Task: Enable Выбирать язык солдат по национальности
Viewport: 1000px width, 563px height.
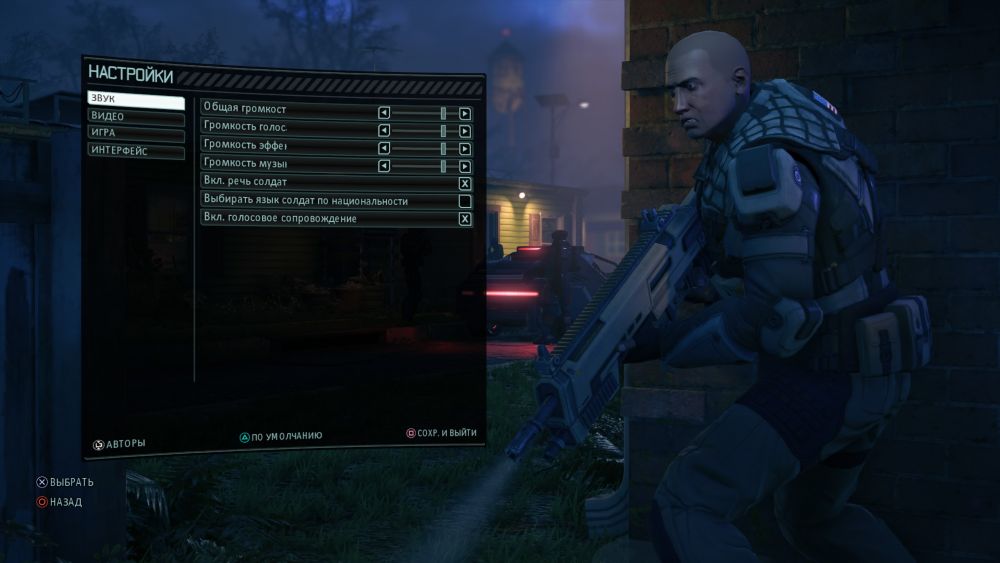Action: 465,201
